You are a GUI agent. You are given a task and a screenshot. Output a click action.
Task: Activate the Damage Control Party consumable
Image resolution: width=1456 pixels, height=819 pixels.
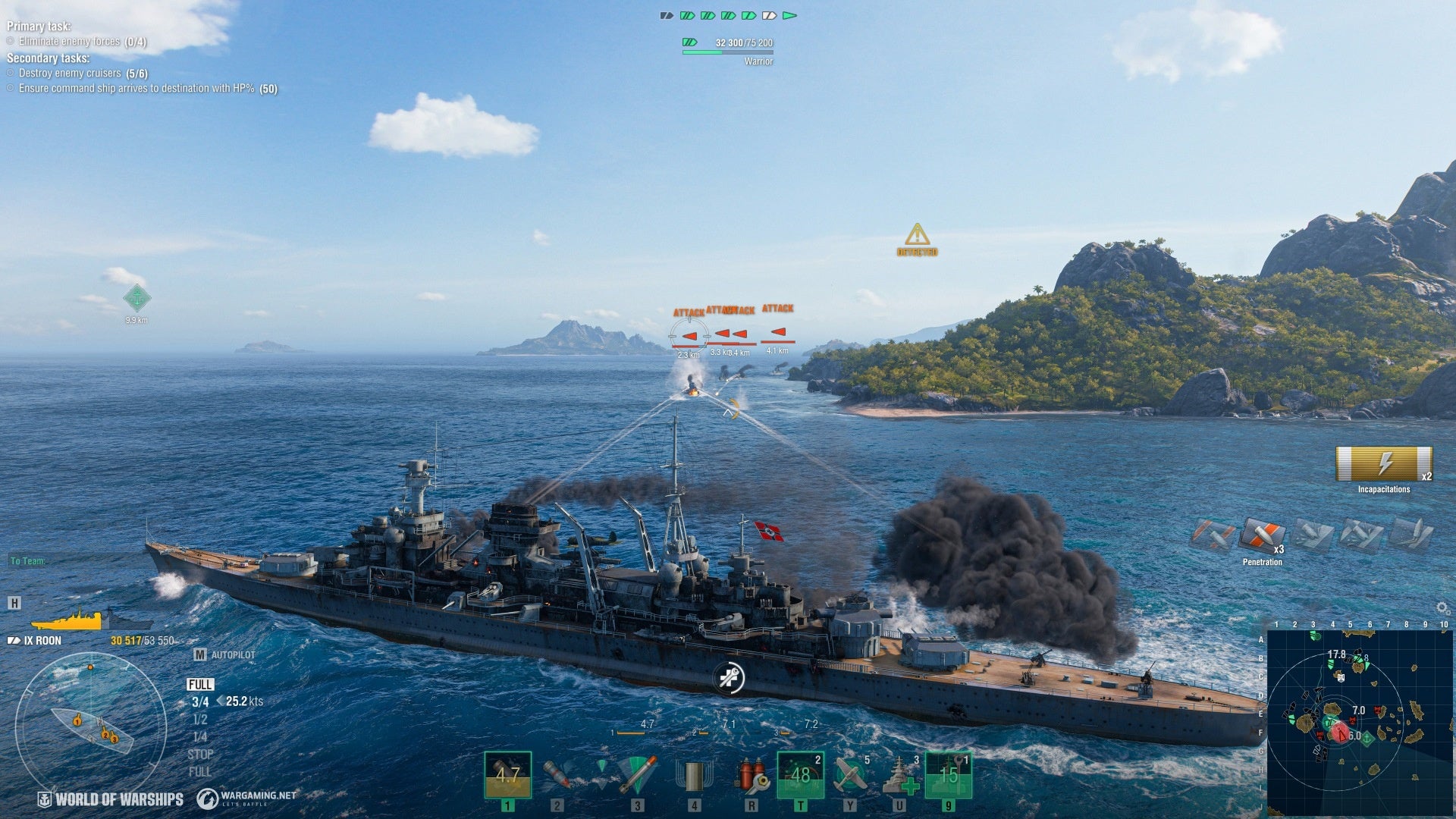pos(752,775)
